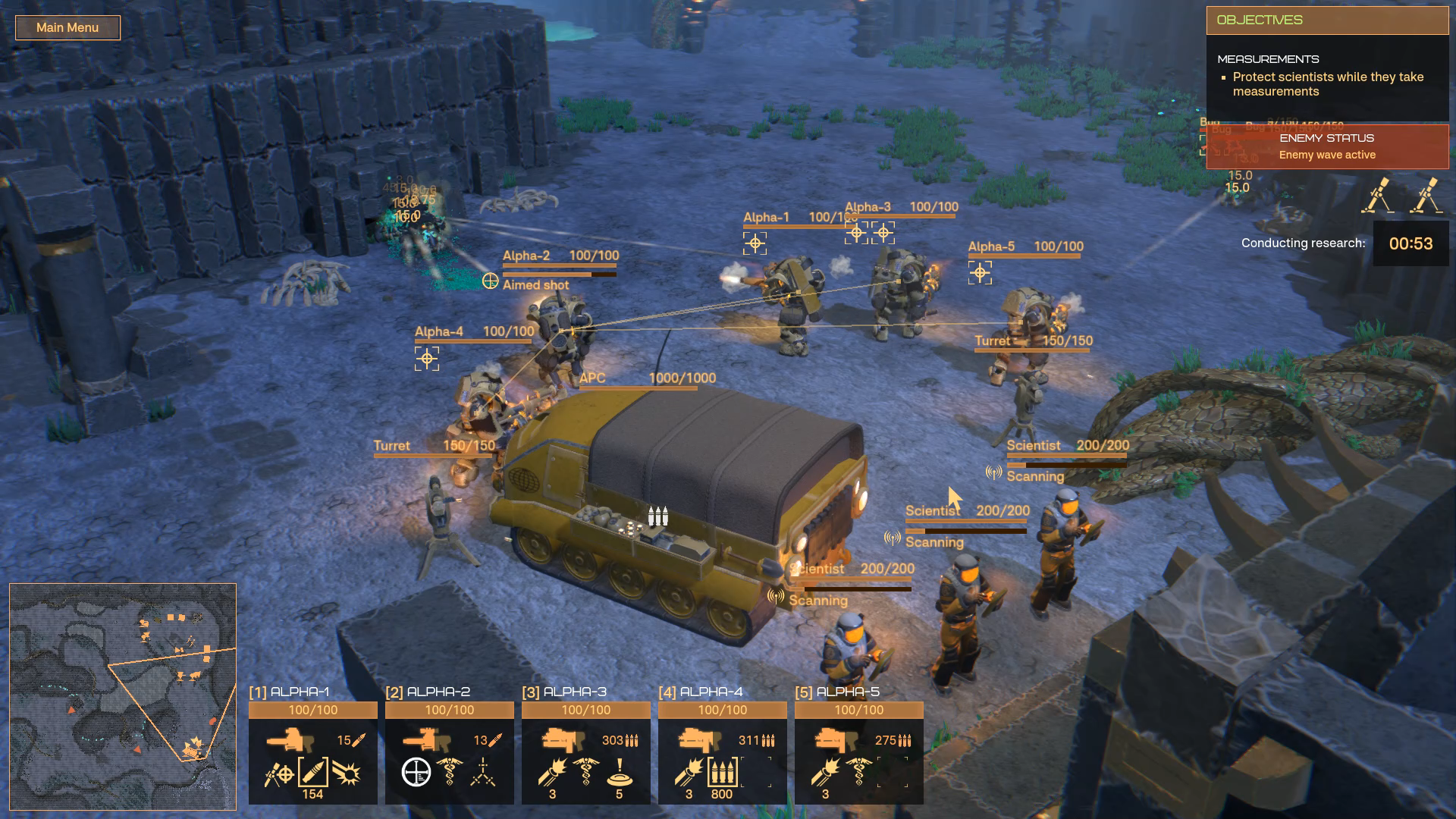Select Alpha-4's ammo crate with 800 count
Screen dimensions: 1456x819
point(722,773)
